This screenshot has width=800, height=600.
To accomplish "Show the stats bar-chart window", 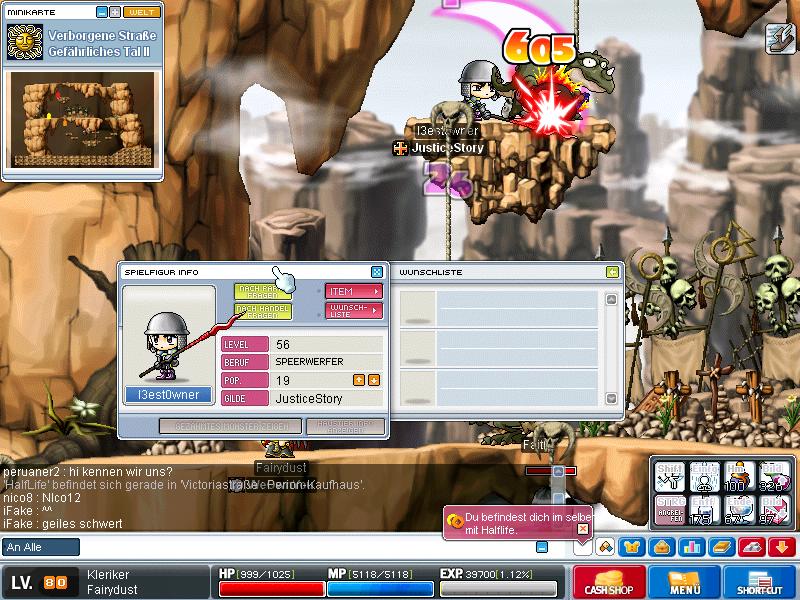I will 691,547.
